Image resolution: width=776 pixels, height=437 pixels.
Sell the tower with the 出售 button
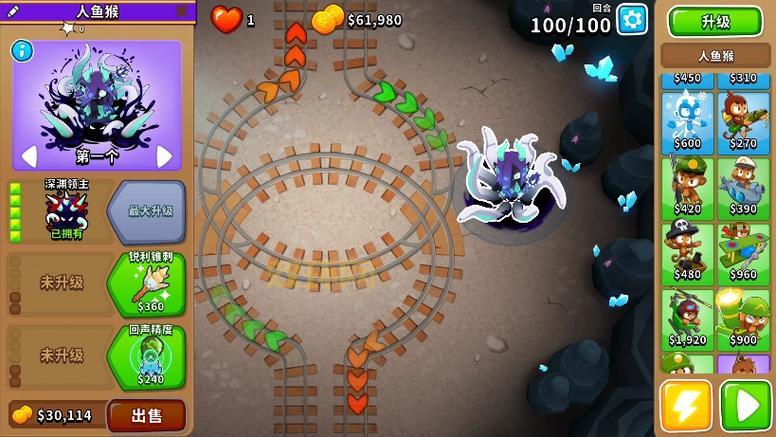pyautogui.click(x=146, y=415)
